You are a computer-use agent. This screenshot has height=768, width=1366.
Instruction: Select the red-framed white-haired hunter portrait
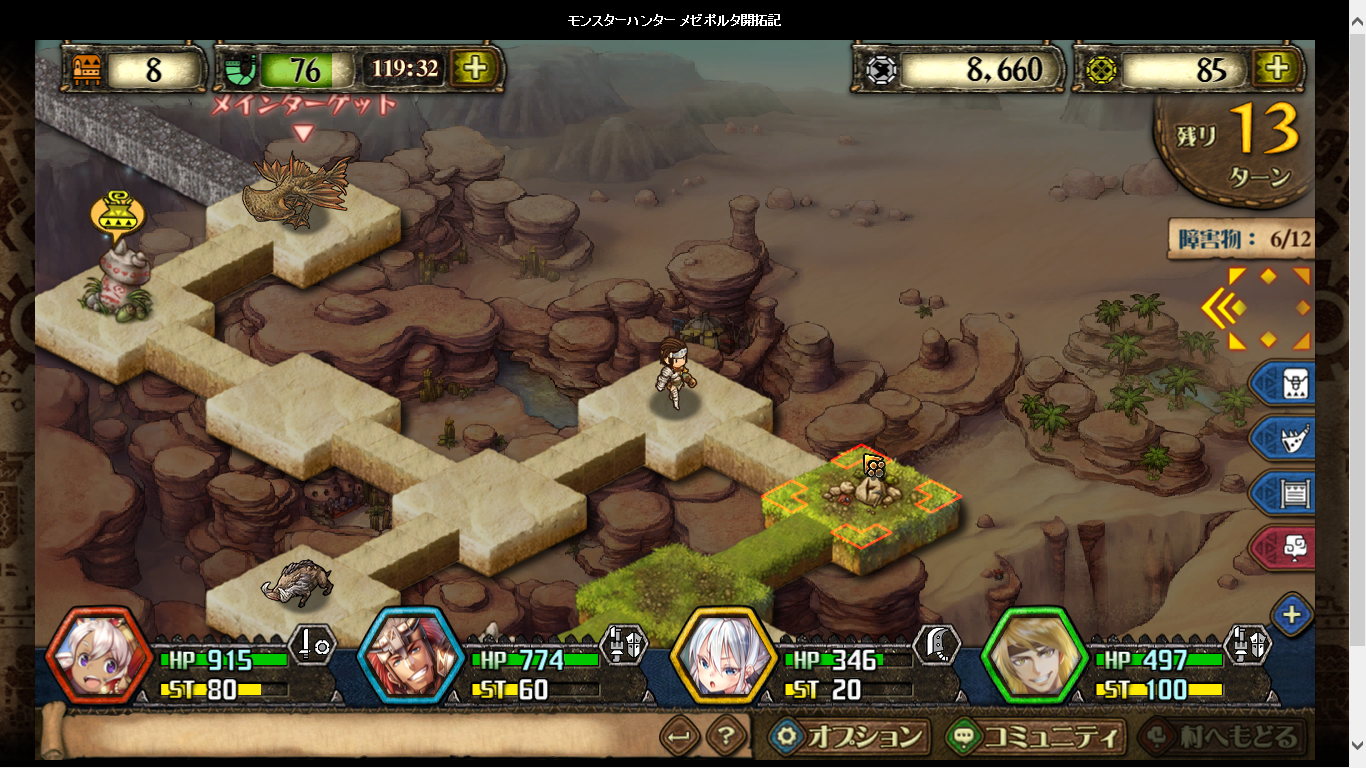click(99, 656)
